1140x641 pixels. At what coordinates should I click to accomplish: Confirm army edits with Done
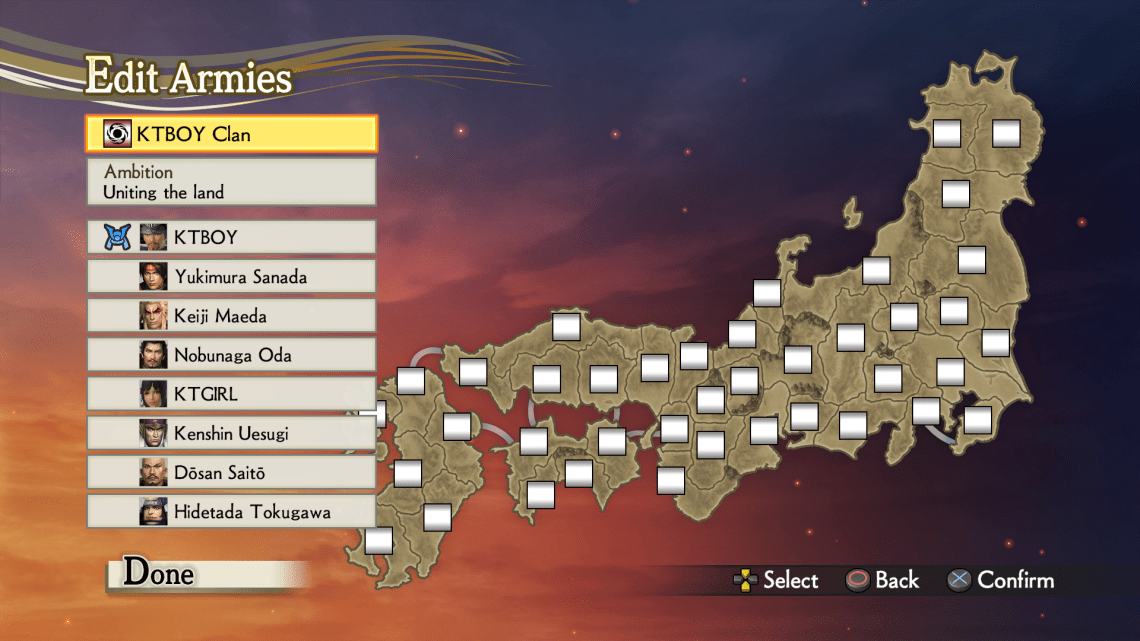tap(160, 574)
